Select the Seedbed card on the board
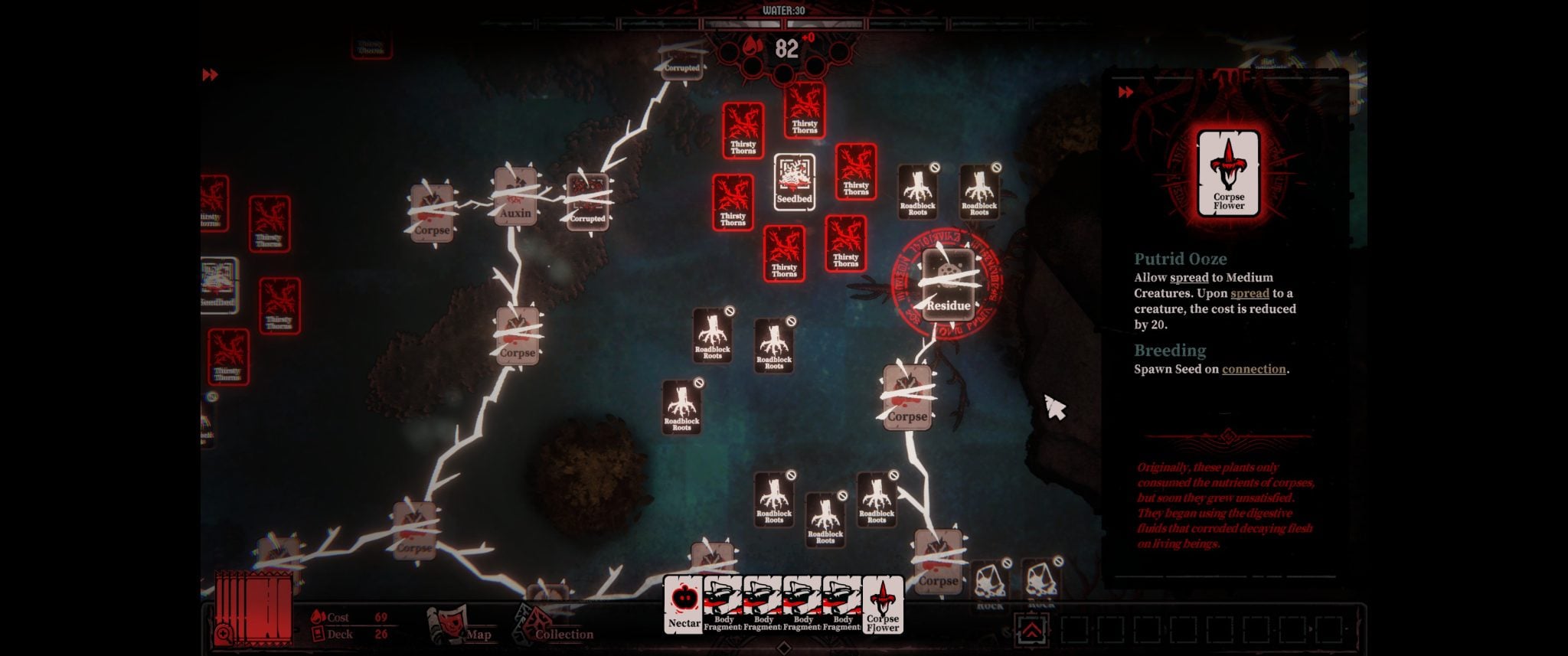The image size is (1568, 656). (x=794, y=182)
